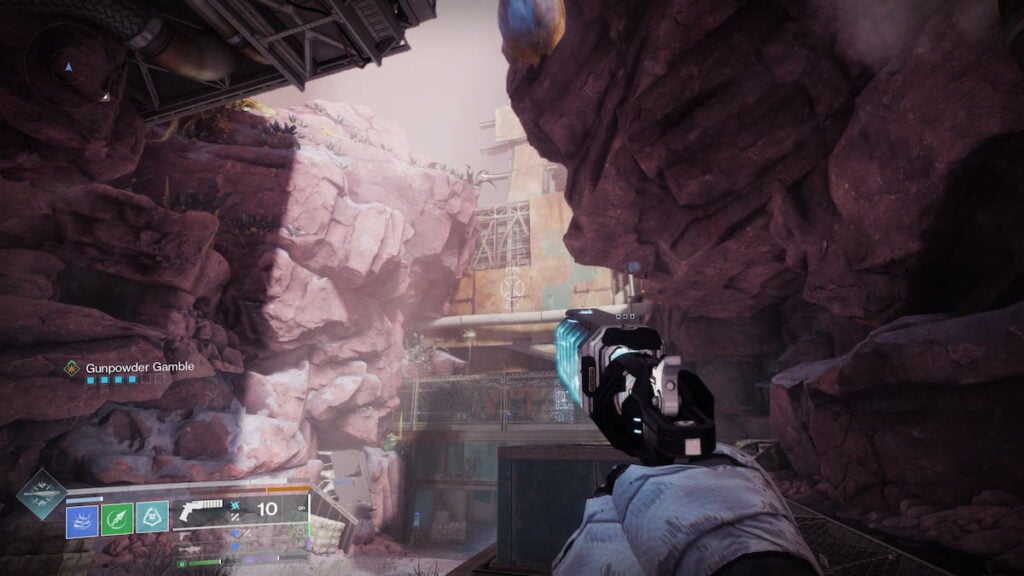Use the blue class ability icon
1024x576 pixels.
point(82,518)
